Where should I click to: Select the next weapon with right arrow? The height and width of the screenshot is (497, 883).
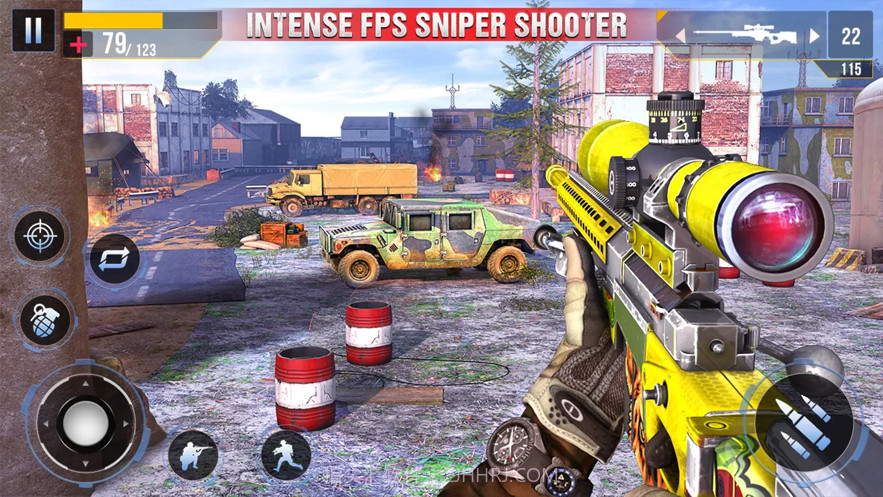click(813, 36)
